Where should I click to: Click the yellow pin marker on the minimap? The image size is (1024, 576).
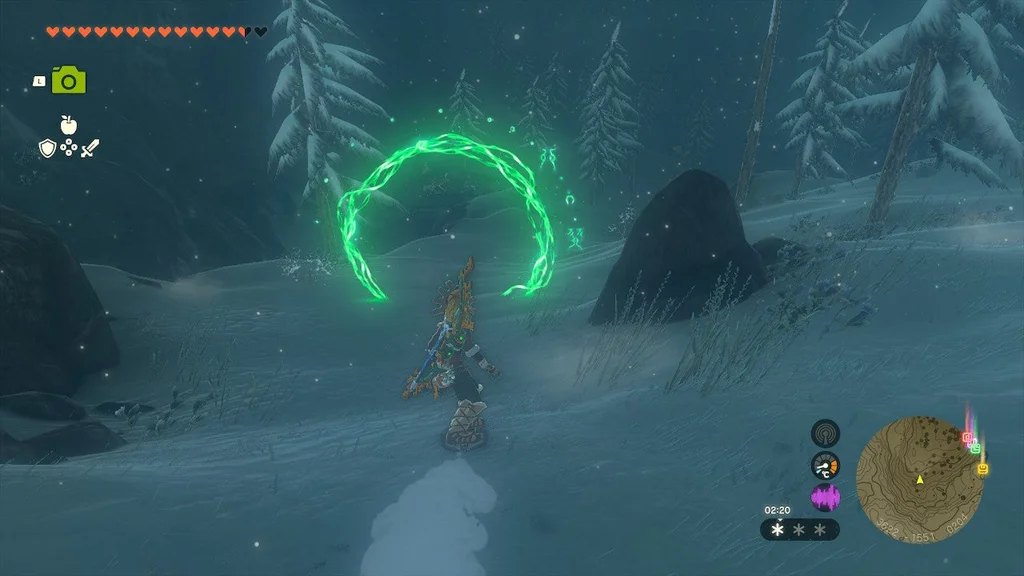click(983, 468)
